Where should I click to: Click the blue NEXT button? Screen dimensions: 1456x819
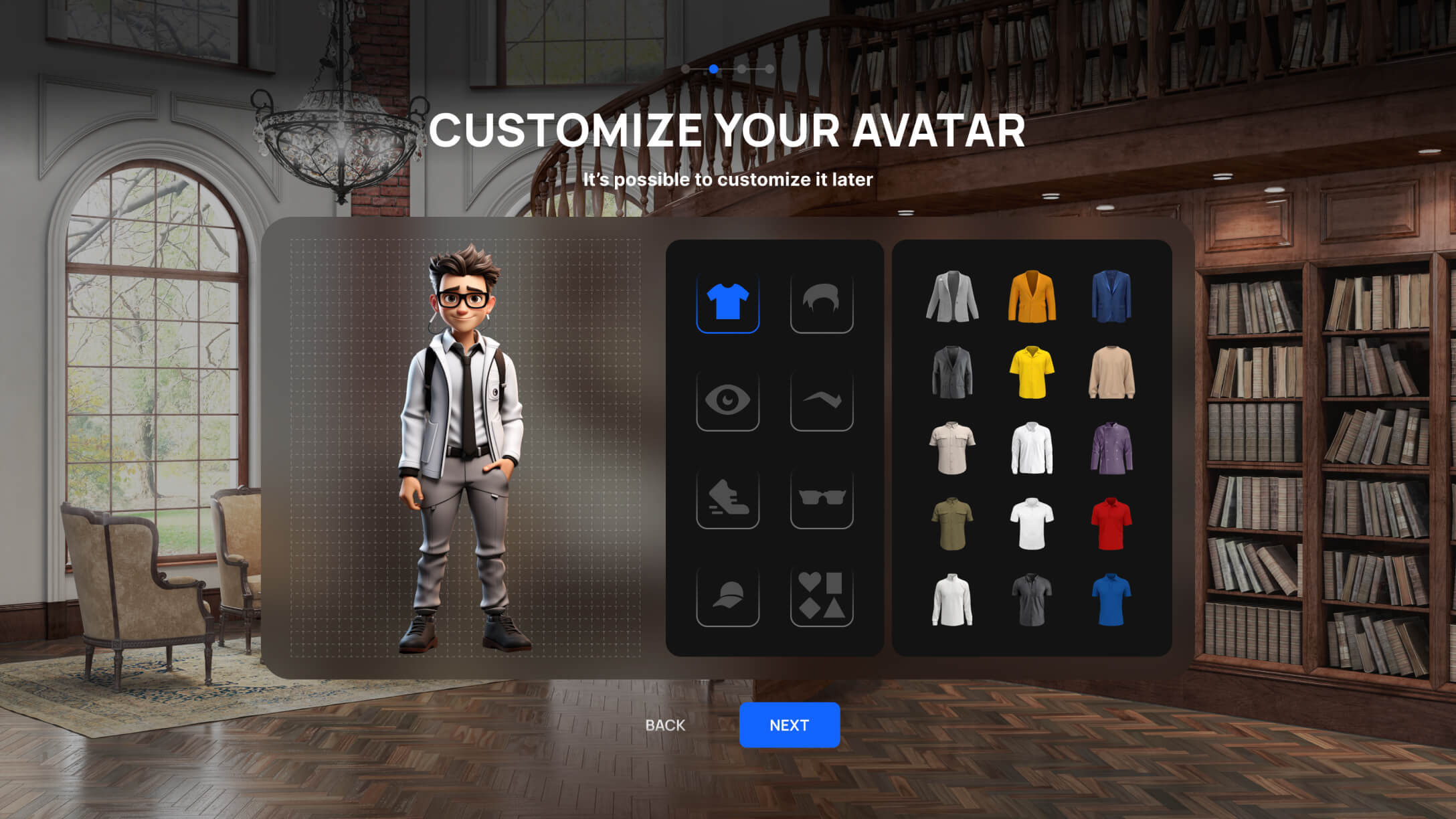tap(789, 725)
